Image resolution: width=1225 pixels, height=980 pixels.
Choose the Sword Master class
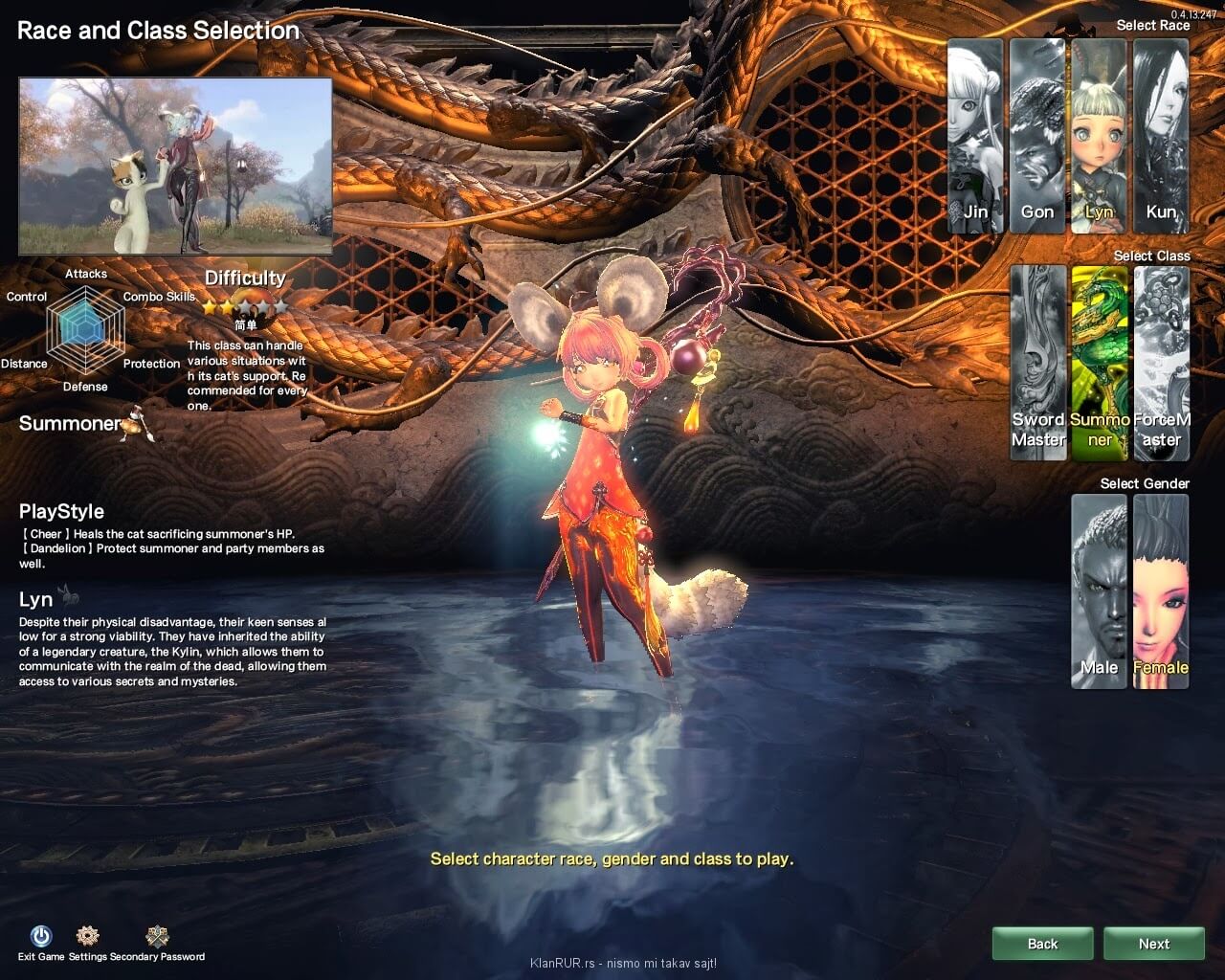(1038, 363)
